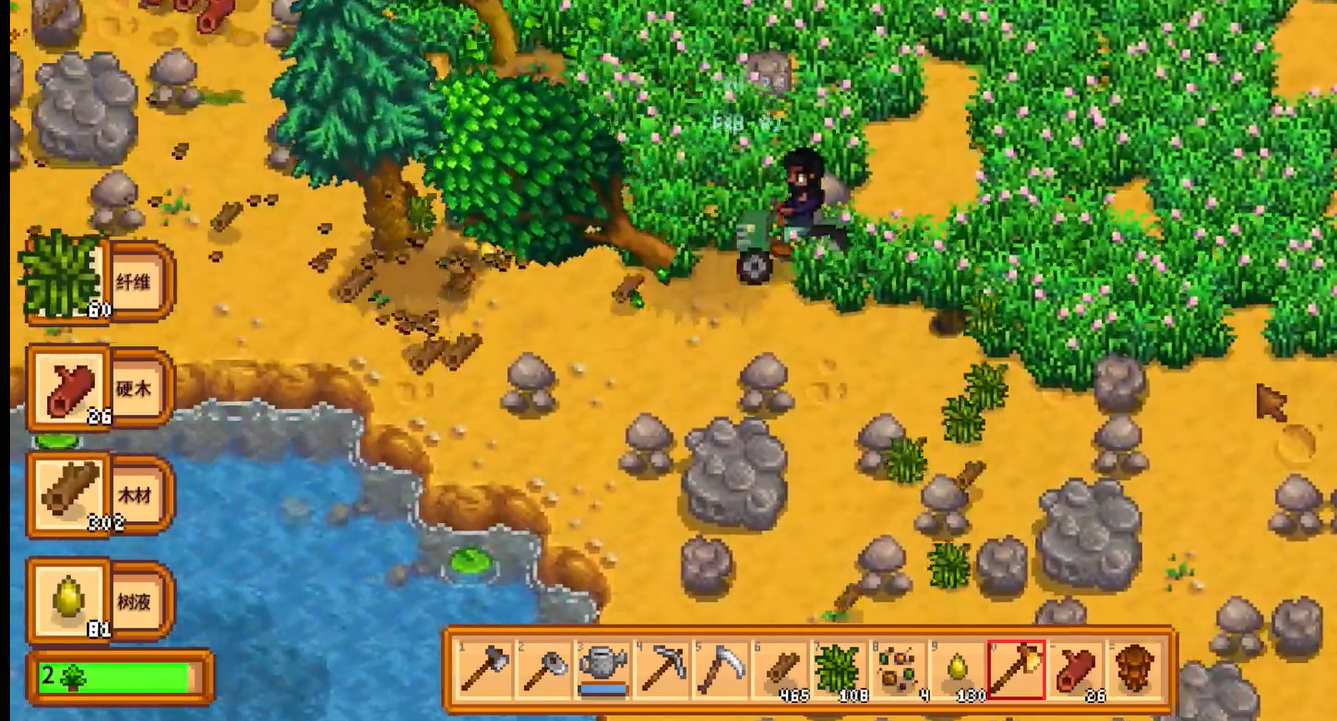Pick the green fiber stack in the hotbar

(x=839, y=668)
